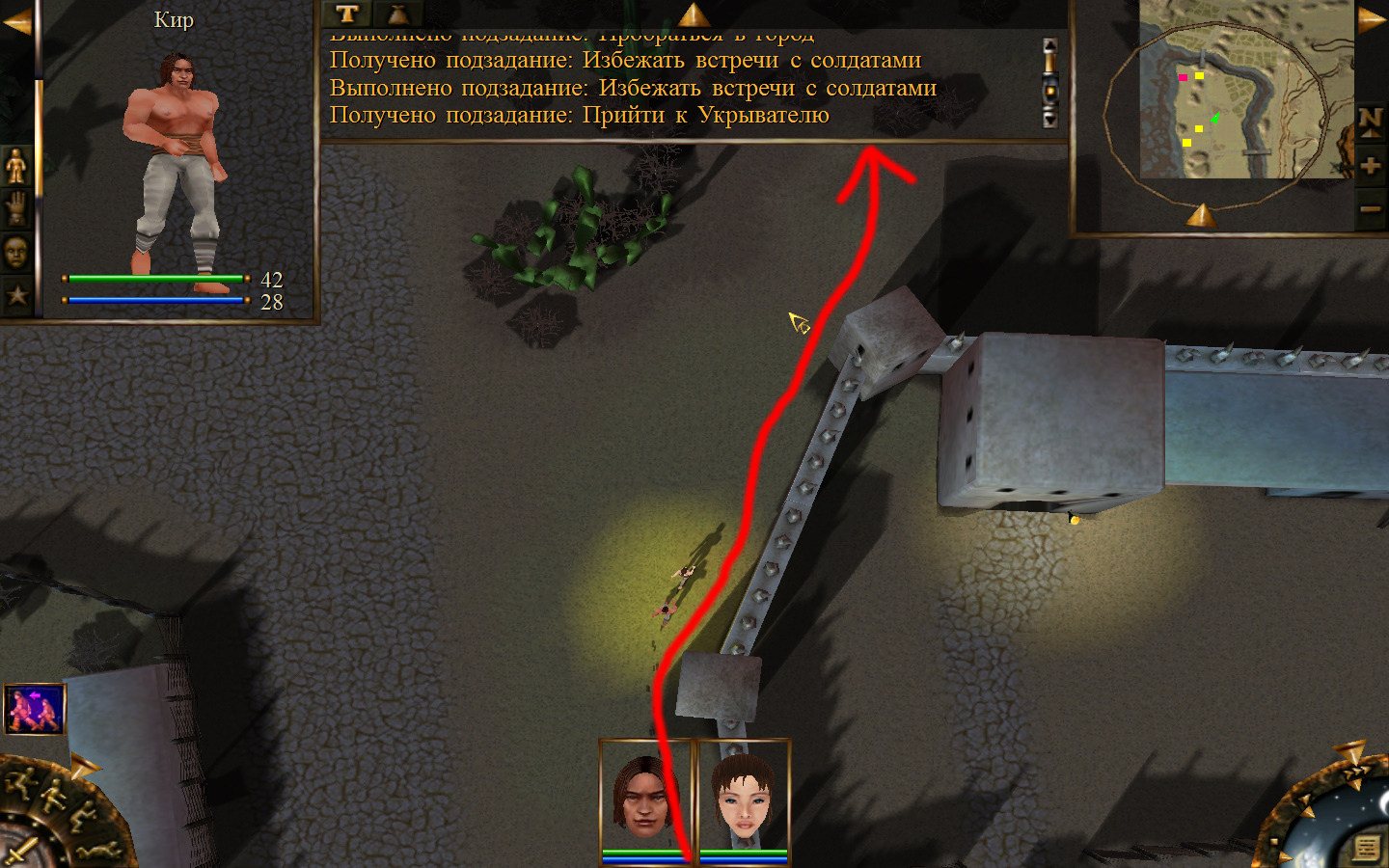This screenshot has height=868, width=1389.
Task: Select the female companion portrait
Action: point(744,796)
